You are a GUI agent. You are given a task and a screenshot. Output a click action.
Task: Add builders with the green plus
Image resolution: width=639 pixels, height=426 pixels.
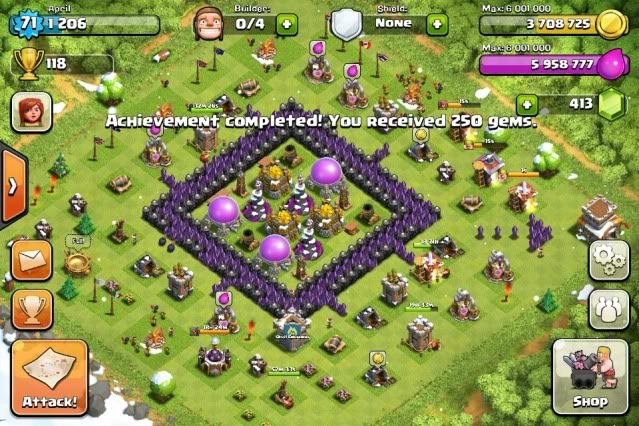pos(287,23)
